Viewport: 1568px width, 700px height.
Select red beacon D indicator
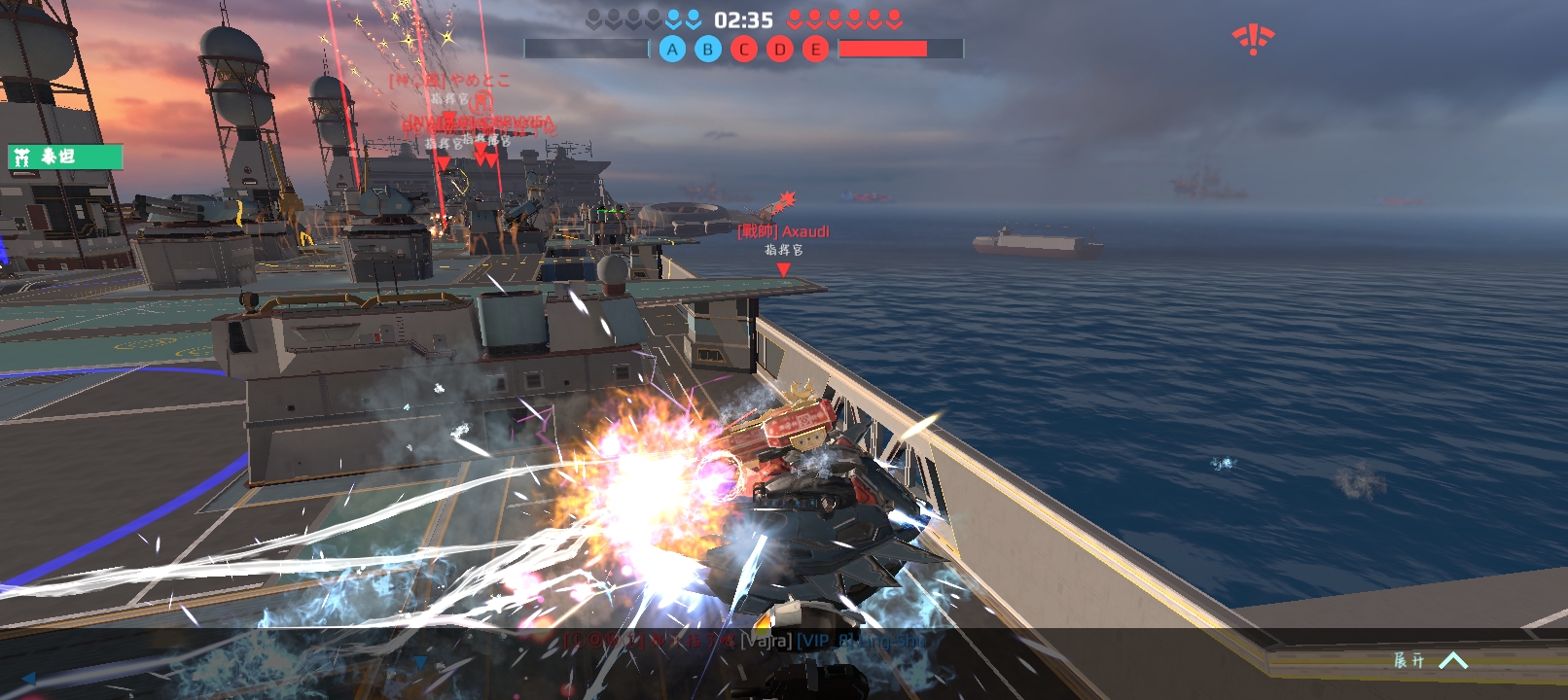[780, 49]
